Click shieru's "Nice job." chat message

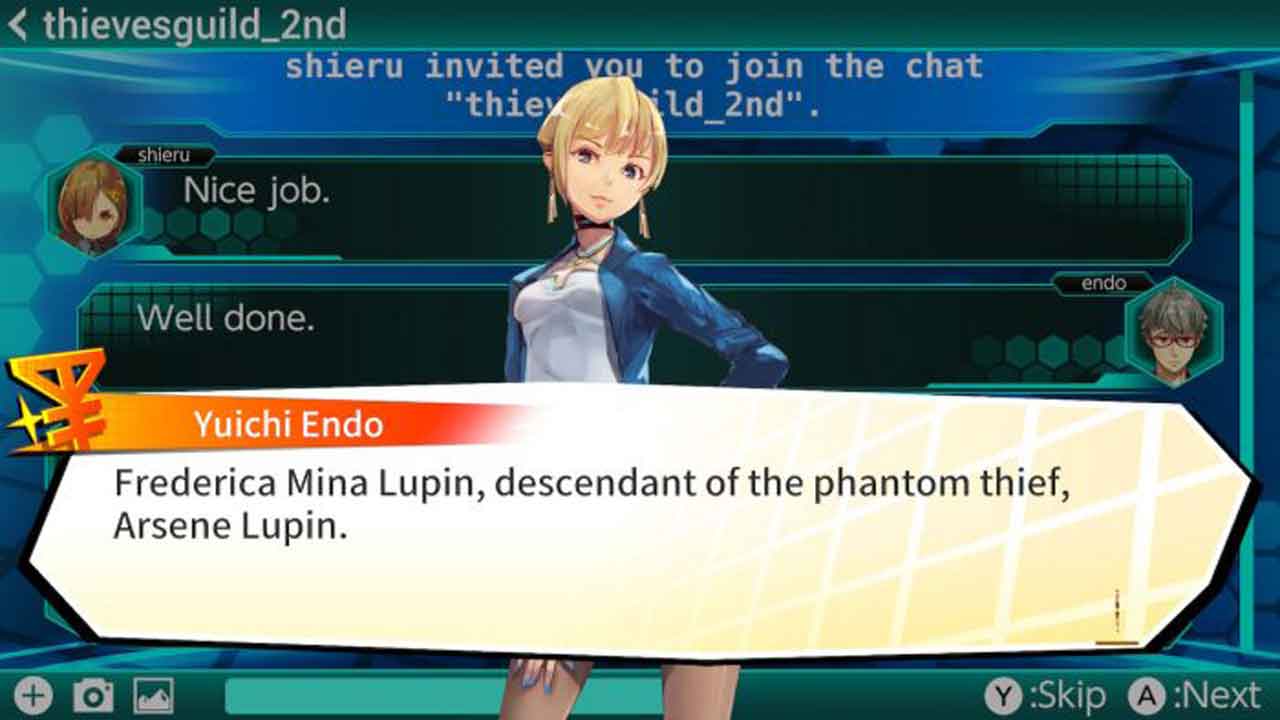click(257, 191)
